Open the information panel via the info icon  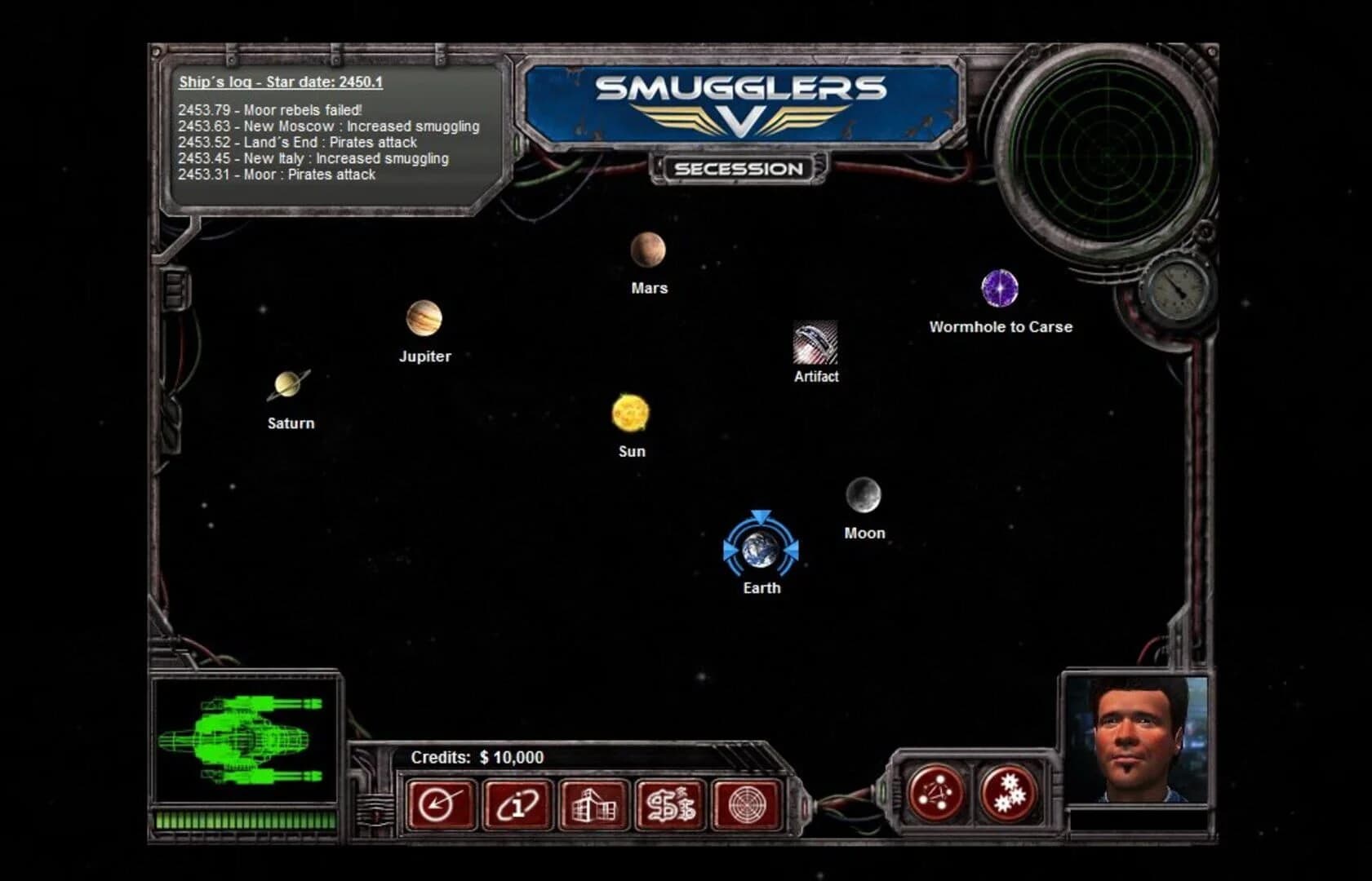pyautogui.click(x=517, y=805)
